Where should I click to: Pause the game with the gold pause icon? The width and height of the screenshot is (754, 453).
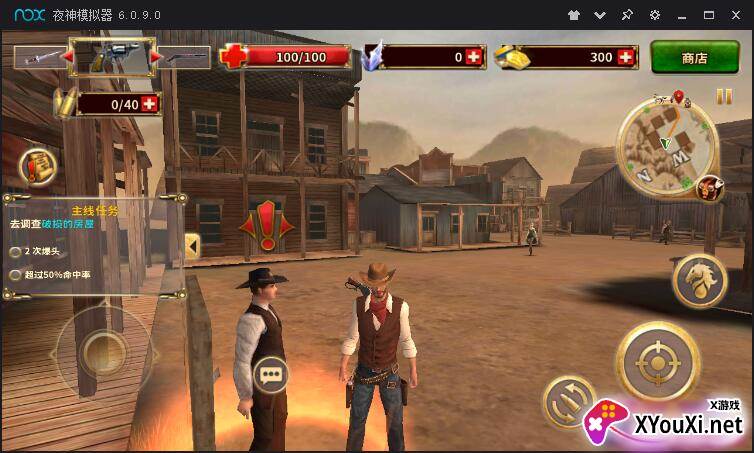click(x=724, y=96)
